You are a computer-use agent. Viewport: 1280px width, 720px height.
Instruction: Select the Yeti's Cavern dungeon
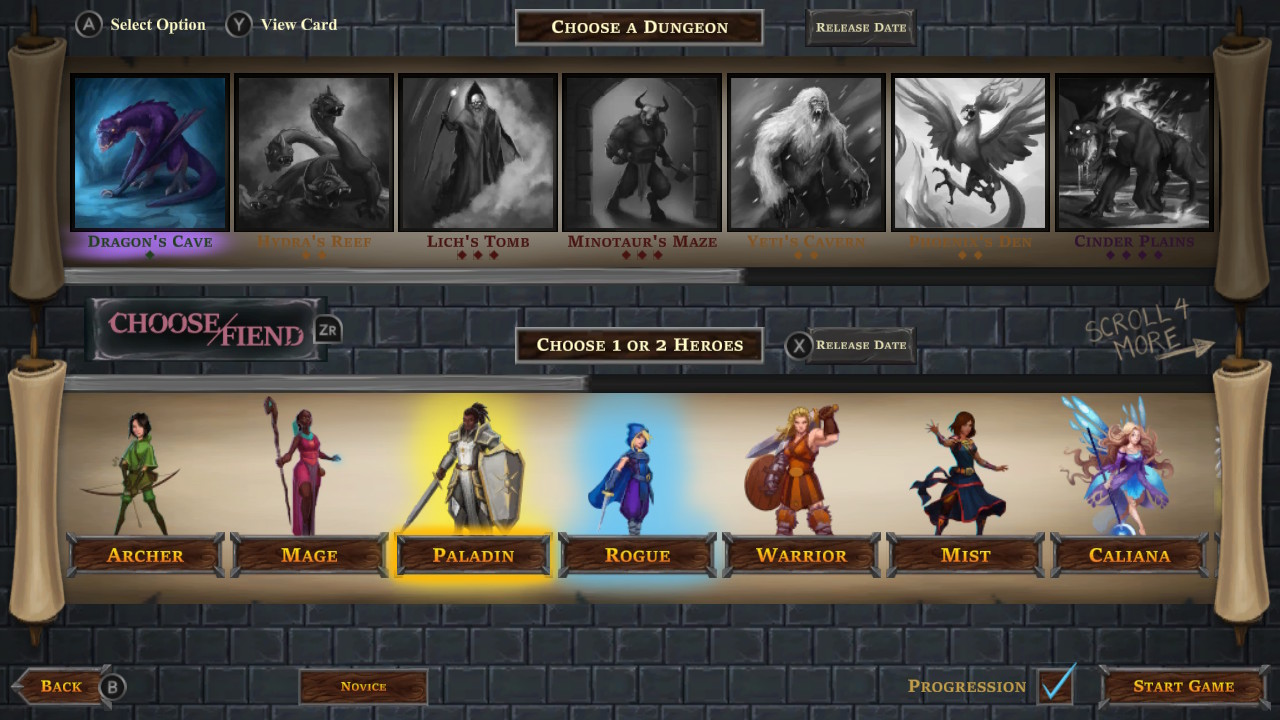coord(806,151)
